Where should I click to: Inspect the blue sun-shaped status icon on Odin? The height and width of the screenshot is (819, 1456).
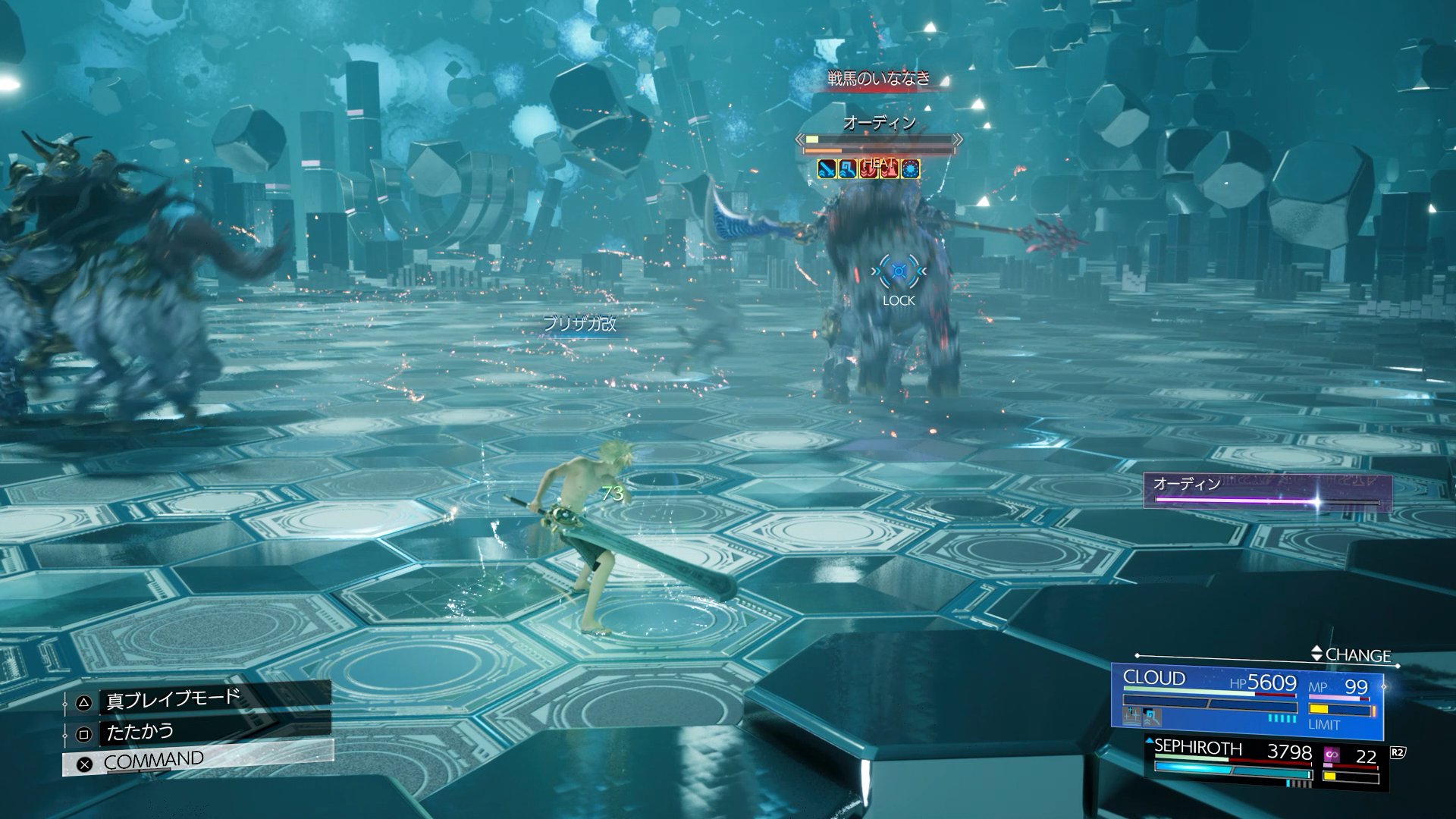(x=911, y=169)
